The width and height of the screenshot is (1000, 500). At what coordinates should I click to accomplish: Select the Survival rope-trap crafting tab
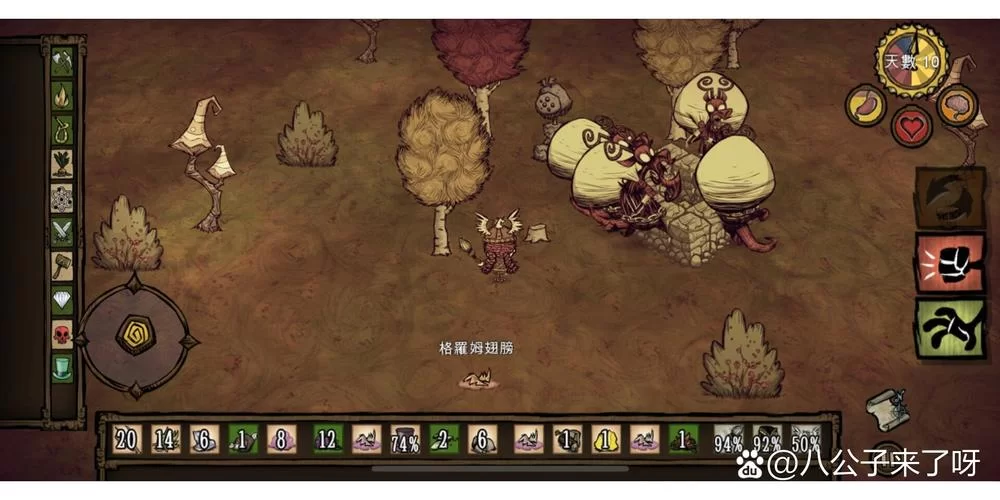62,130
